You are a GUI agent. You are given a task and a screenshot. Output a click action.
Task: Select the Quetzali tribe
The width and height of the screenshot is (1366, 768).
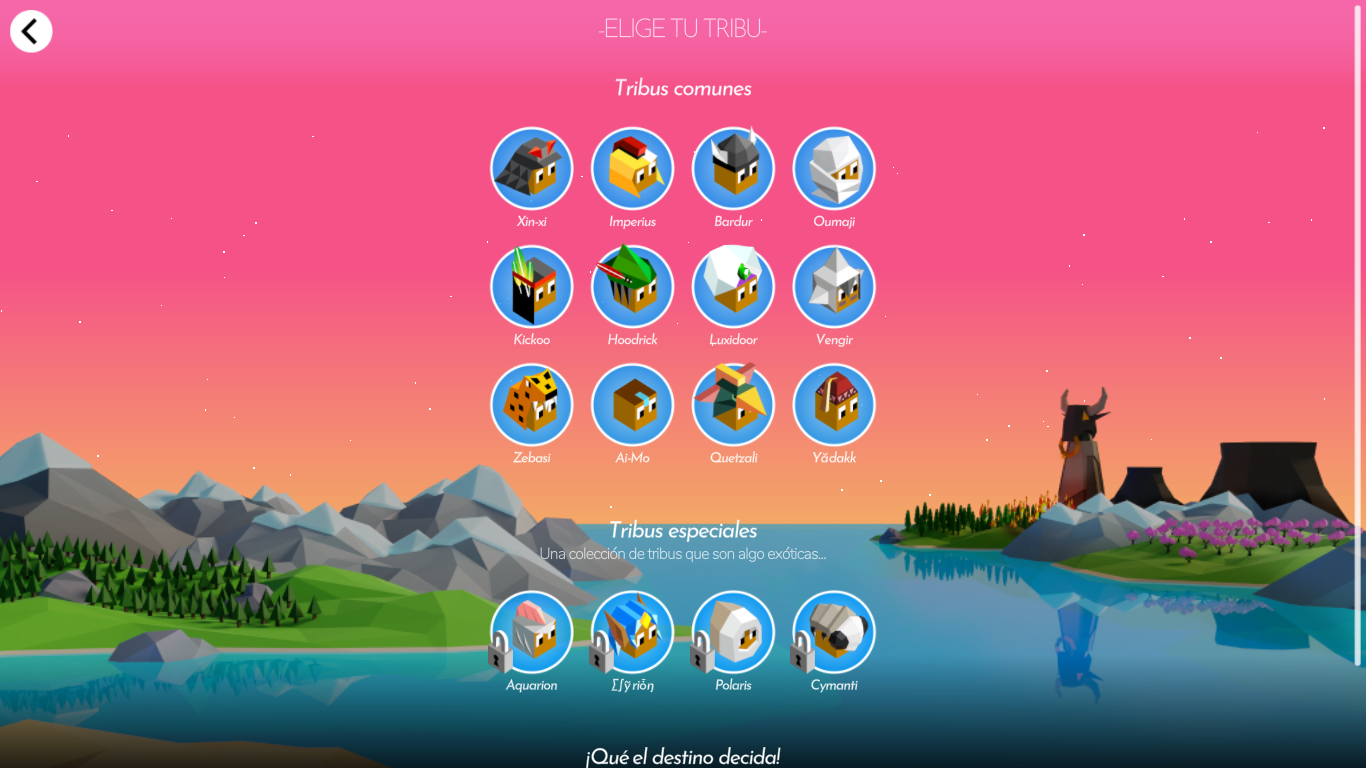tap(733, 404)
